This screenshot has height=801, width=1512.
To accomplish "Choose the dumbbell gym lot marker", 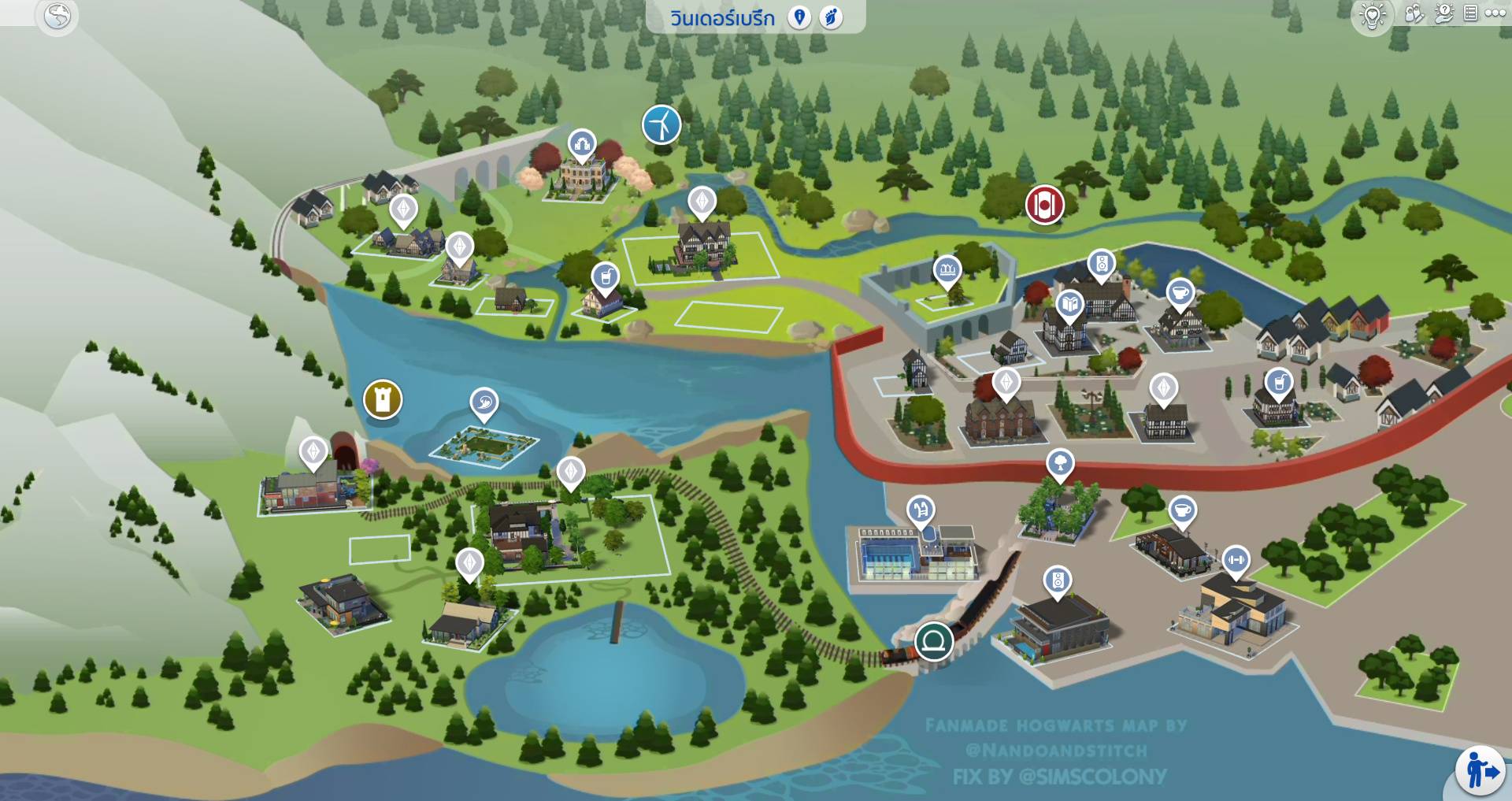I will [x=1236, y=560].
